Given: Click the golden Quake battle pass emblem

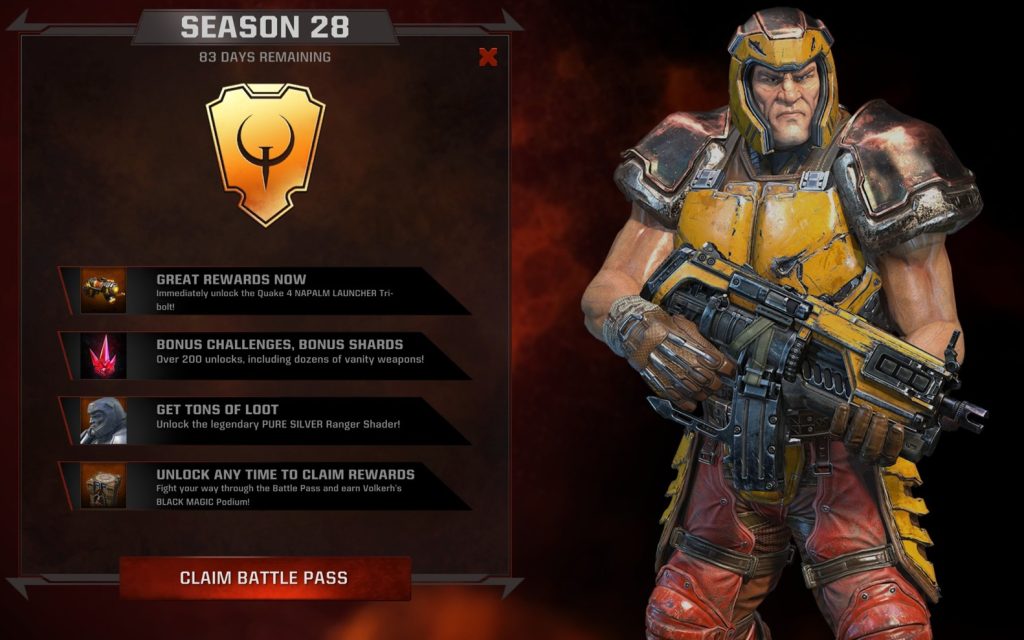Looking at the screenshot, I should point(265,152).
